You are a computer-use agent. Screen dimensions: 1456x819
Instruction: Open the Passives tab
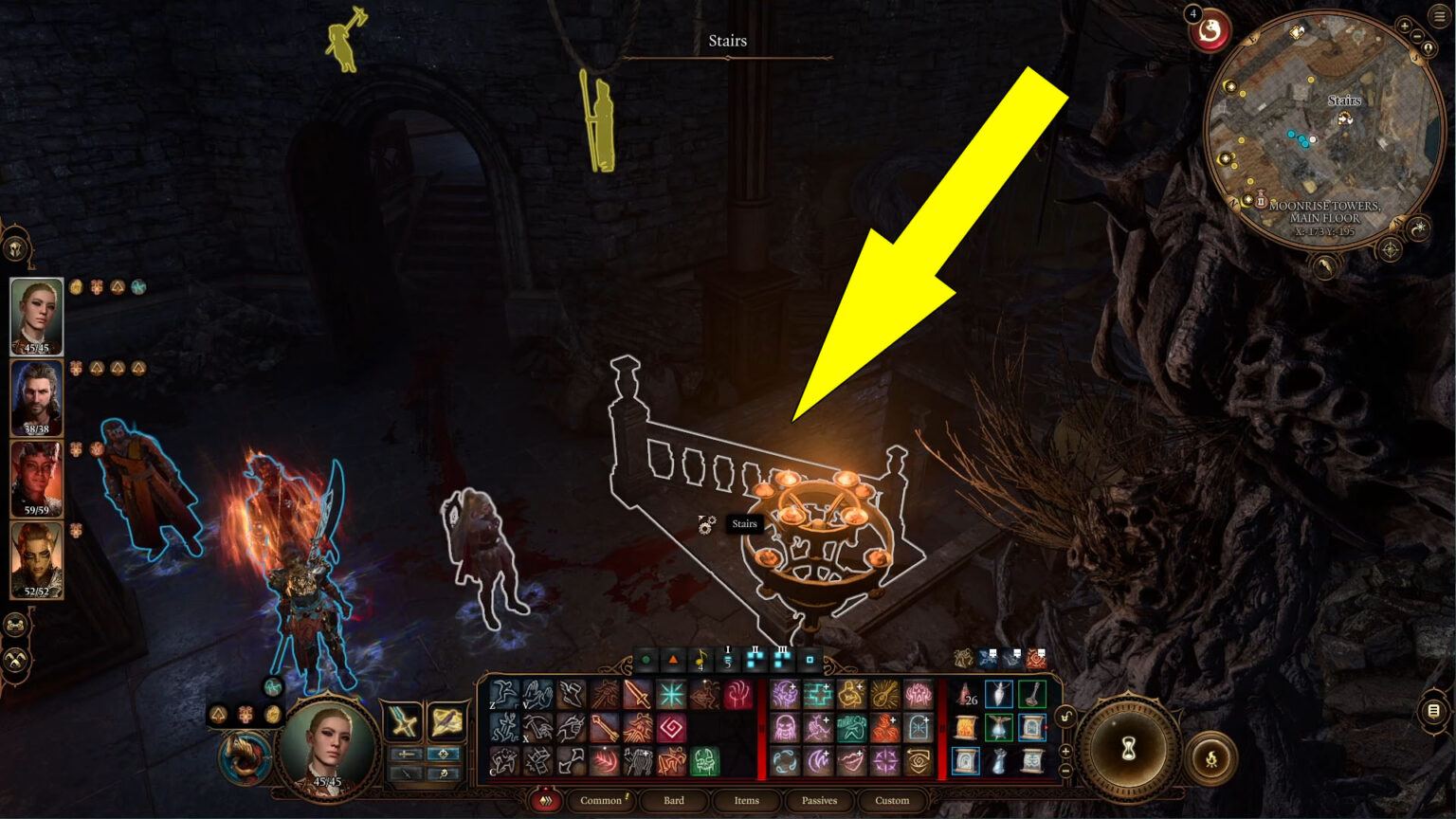820,801
